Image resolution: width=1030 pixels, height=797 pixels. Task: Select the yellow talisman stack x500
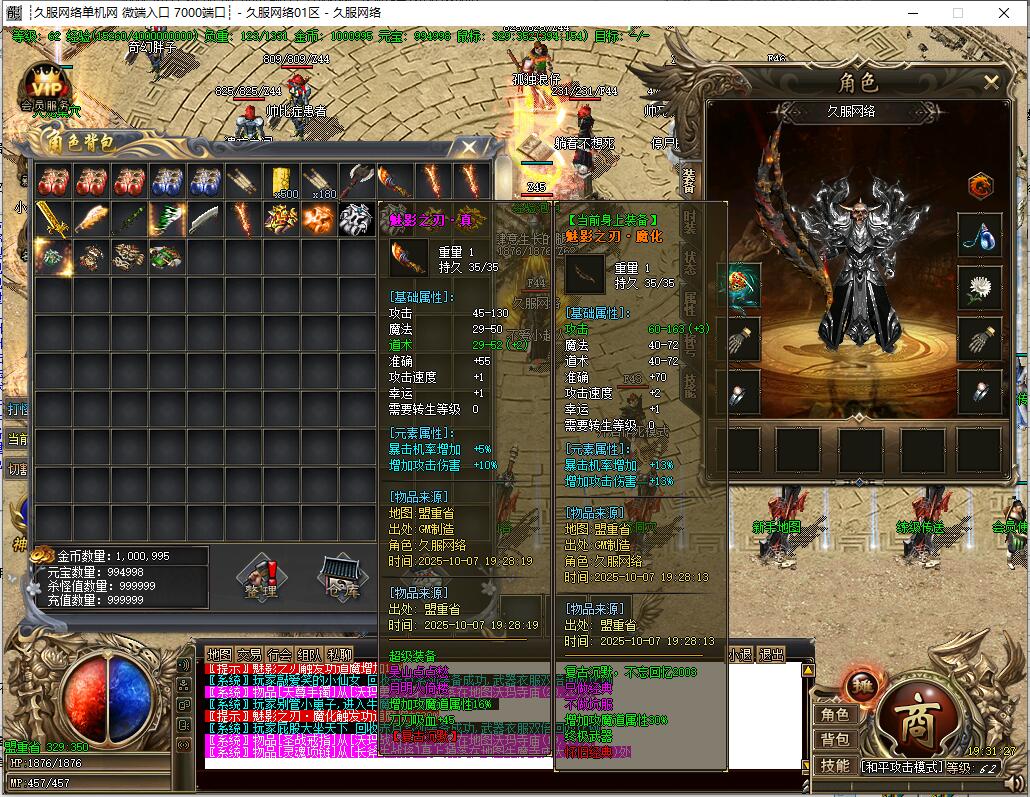click(x=282, y=181)
